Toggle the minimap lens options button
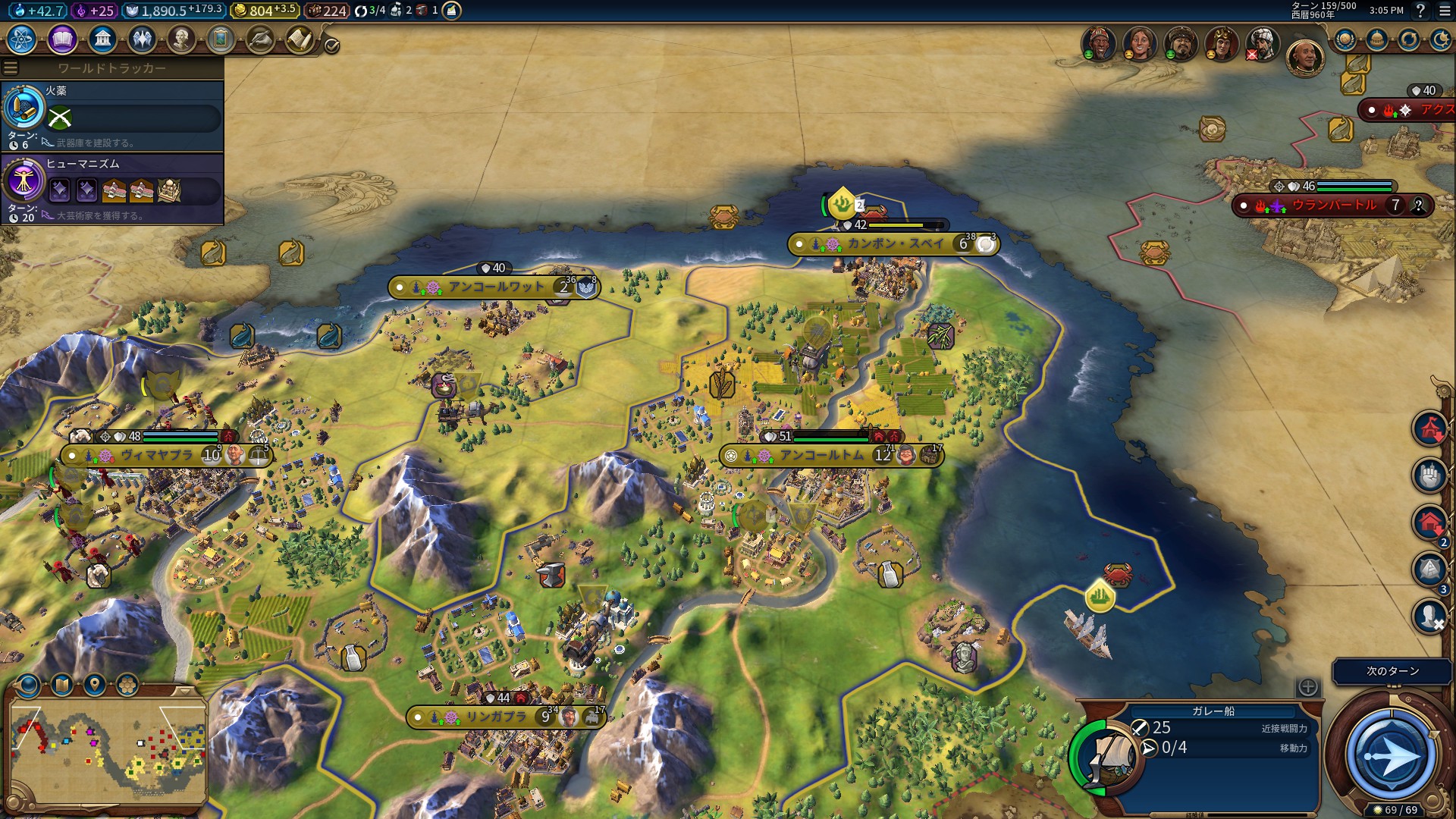This screenshot has height=819, width=1456. [x=29, y=686]
